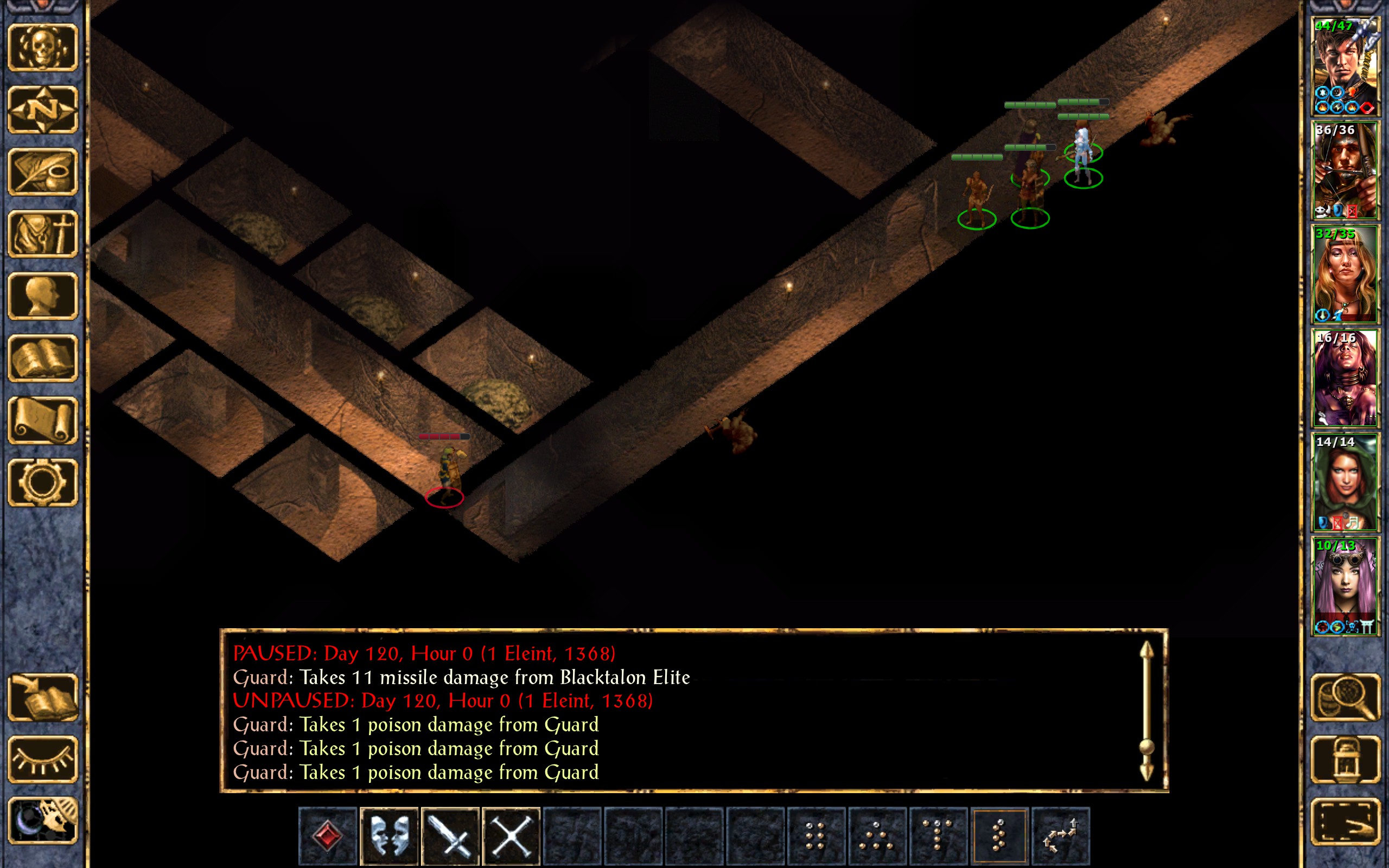Open the mage spellbook
The image size is (1389, 868).
point(43,358)
